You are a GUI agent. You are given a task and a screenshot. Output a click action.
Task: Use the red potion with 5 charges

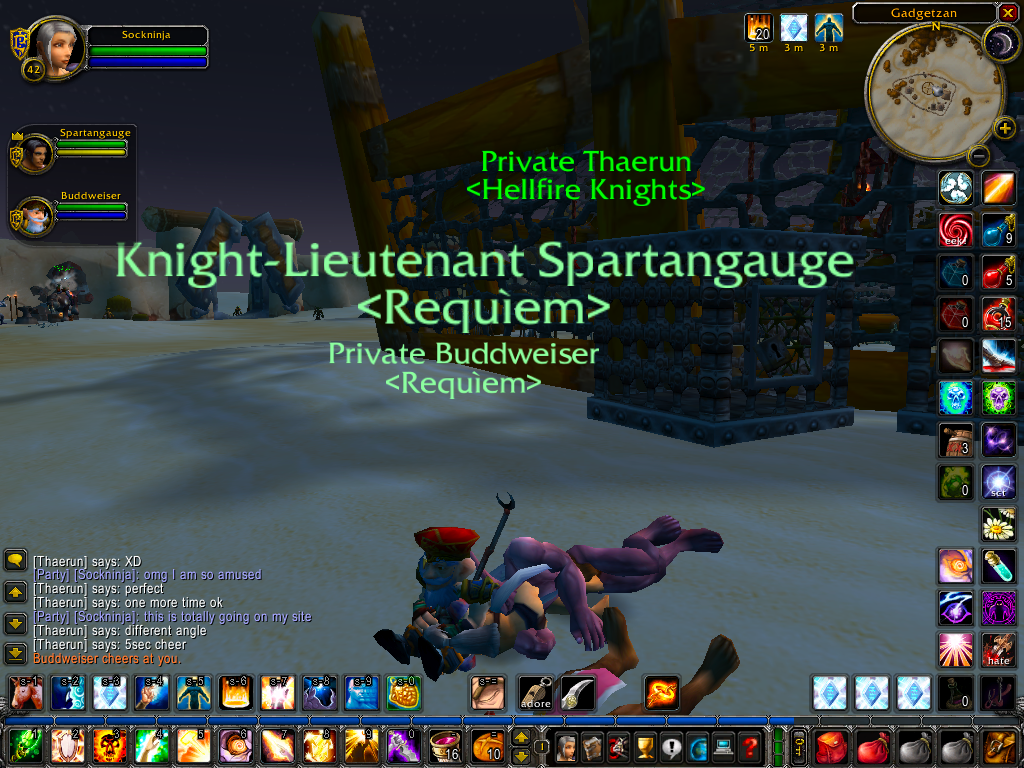coord(998,271)
